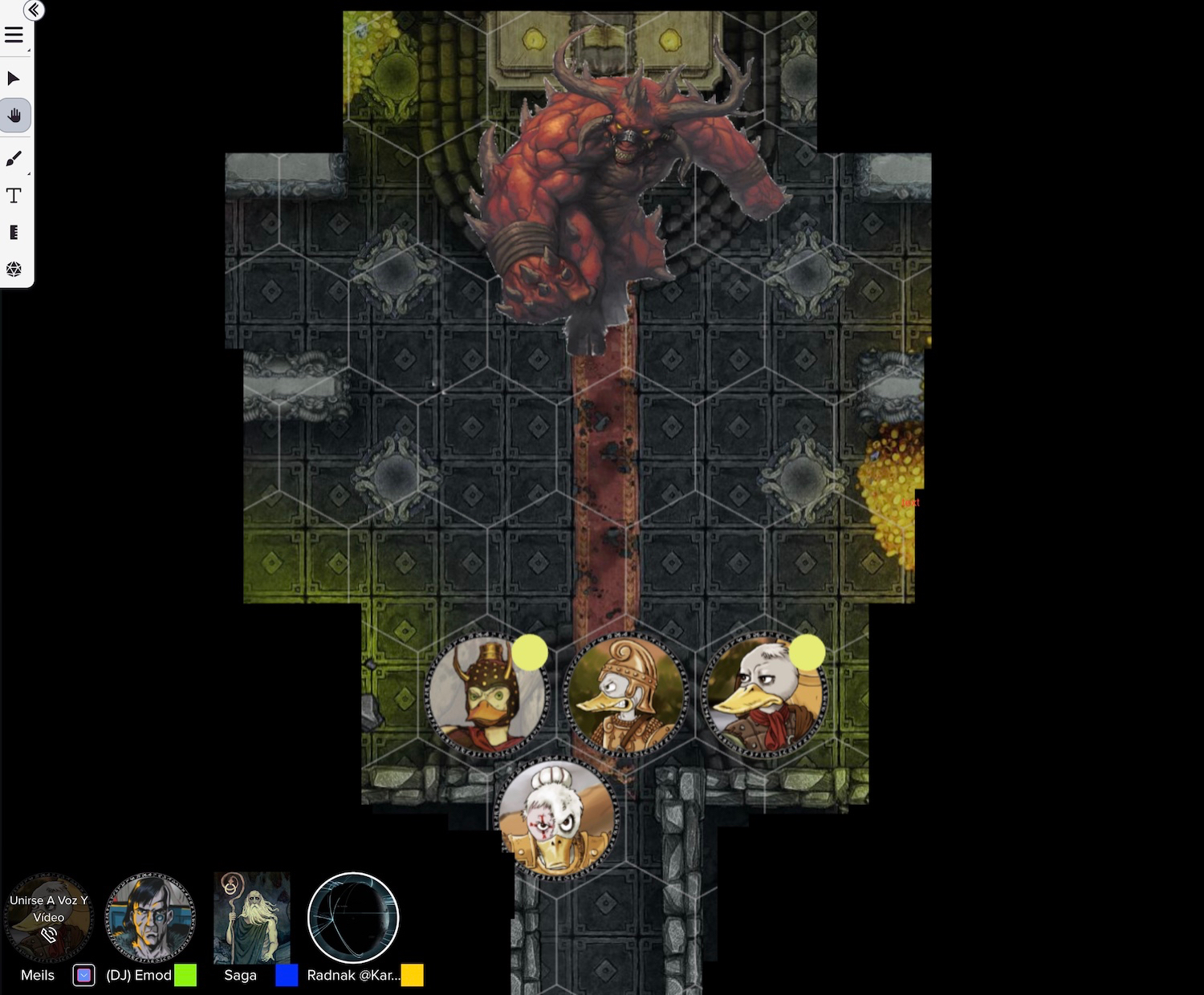1204x995 pixels.
Task: Select the arrow pointer tool
Action: pos(14,79)
